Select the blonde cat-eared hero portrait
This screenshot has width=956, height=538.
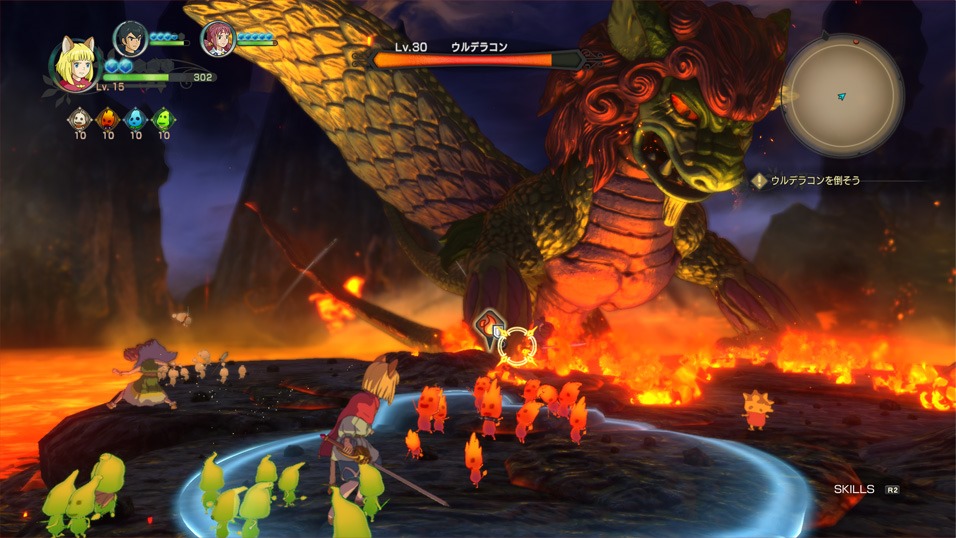point(73,64)
